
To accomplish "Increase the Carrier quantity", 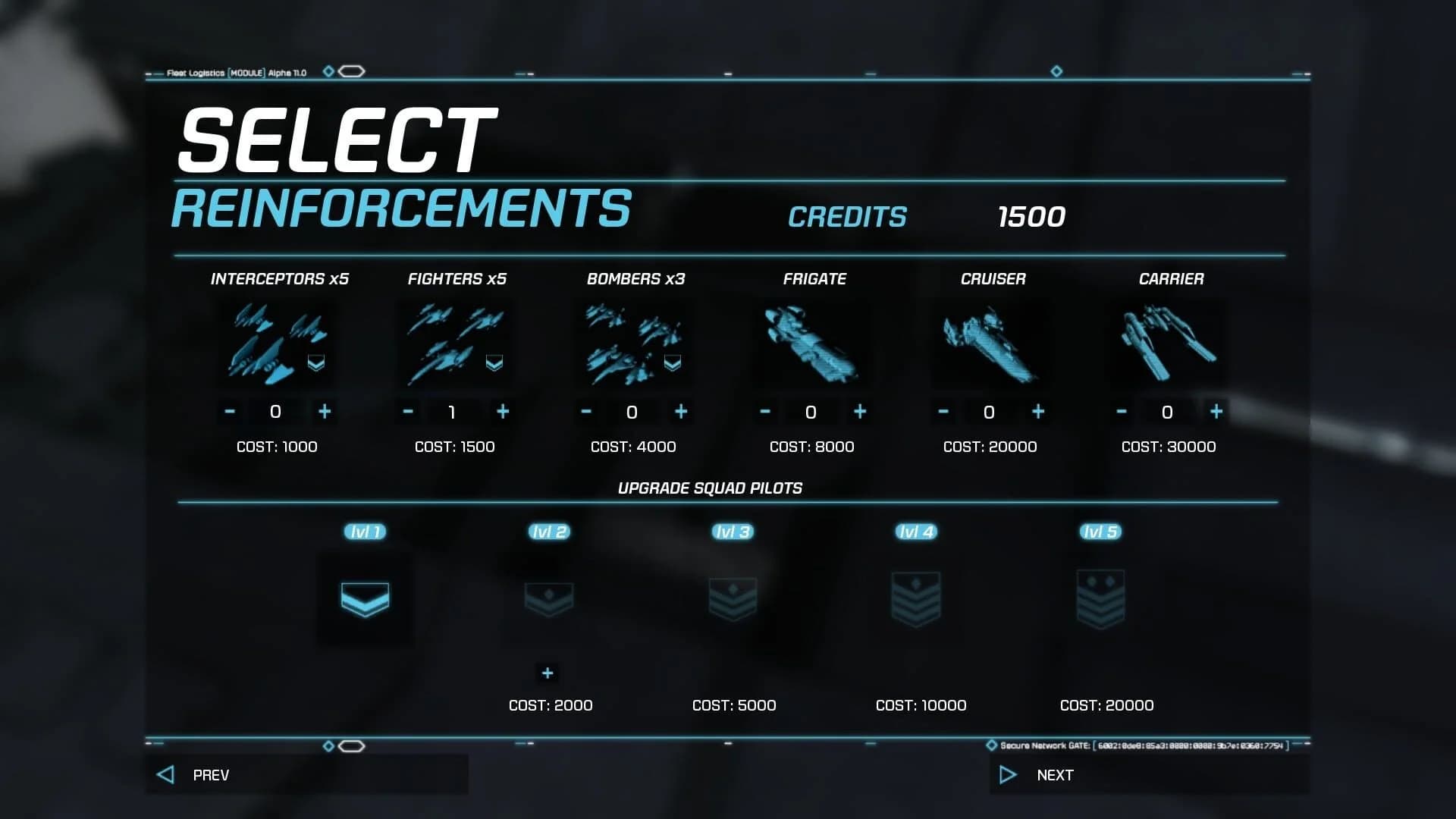I will (1216, 412).
